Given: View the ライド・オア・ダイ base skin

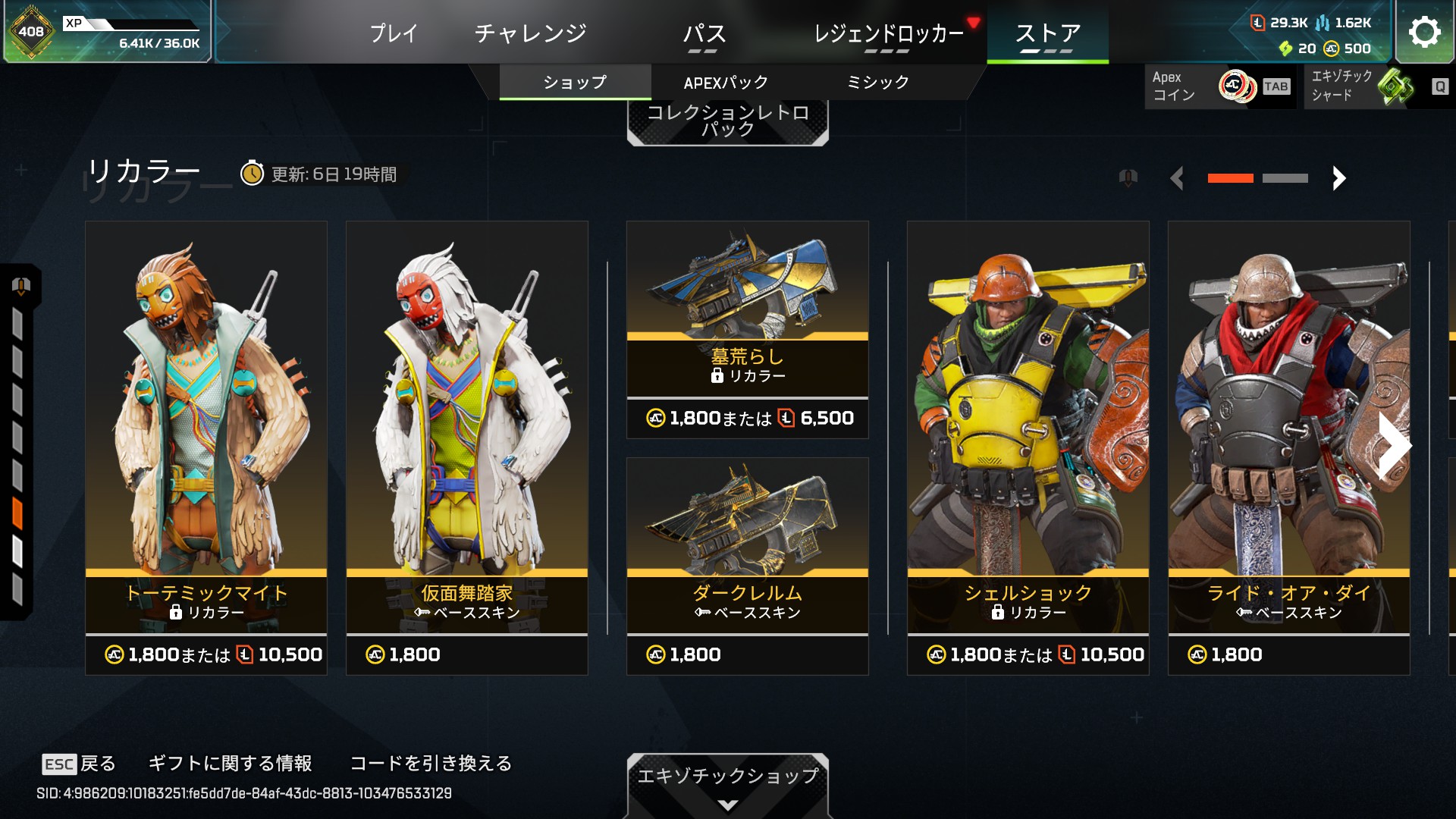Looking at the screenshot, I should pos(1289,447).
